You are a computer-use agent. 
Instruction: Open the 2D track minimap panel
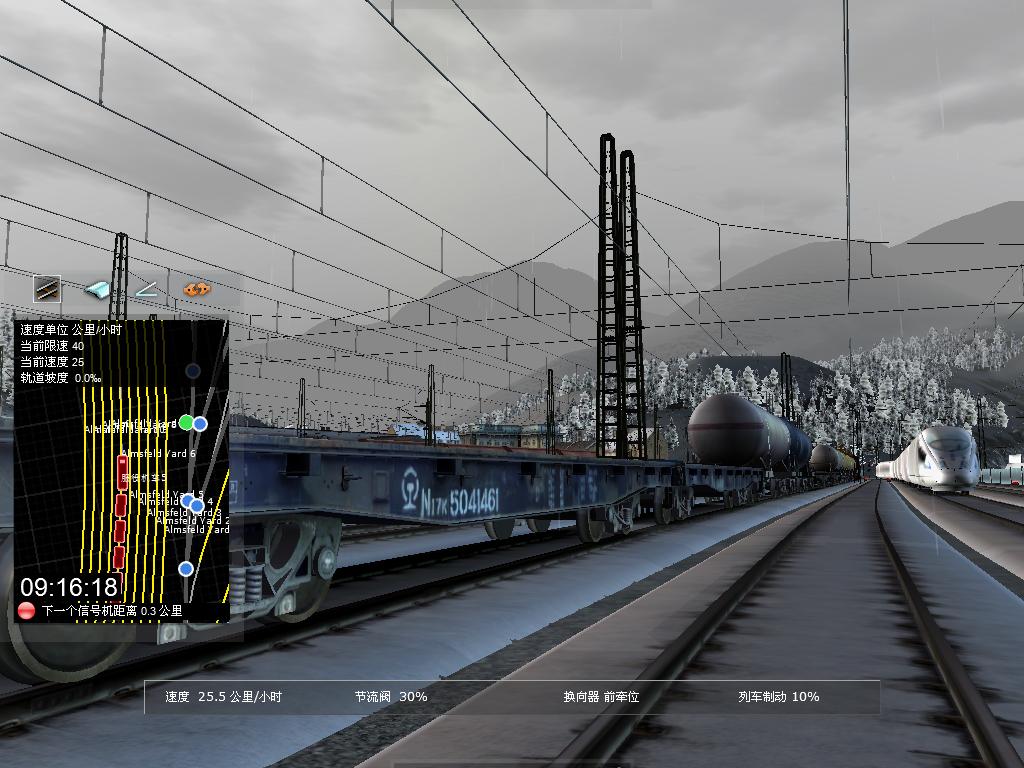click(121, 470)
